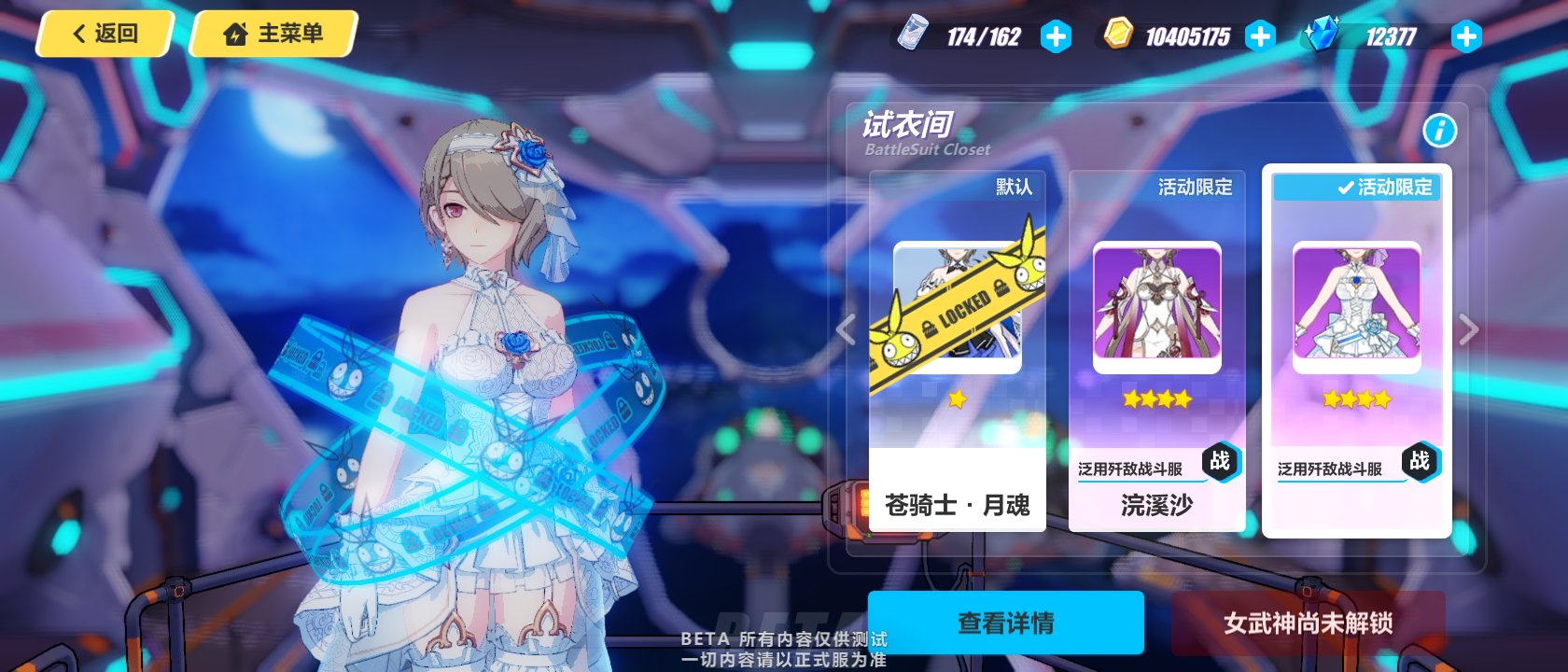Image resolution: width=1568 pixels, height=672 pixels.
Task: Add stamina with the plus button
Action: (1056, 36)
